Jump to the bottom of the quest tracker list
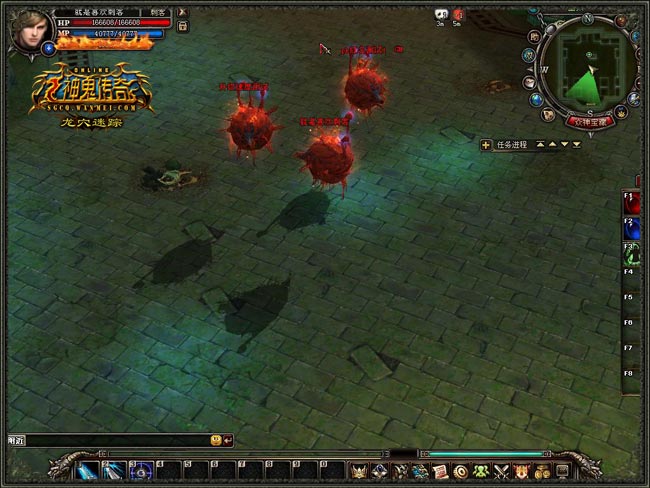This screenshot has width=650, height=488. [x=576, y=144]
